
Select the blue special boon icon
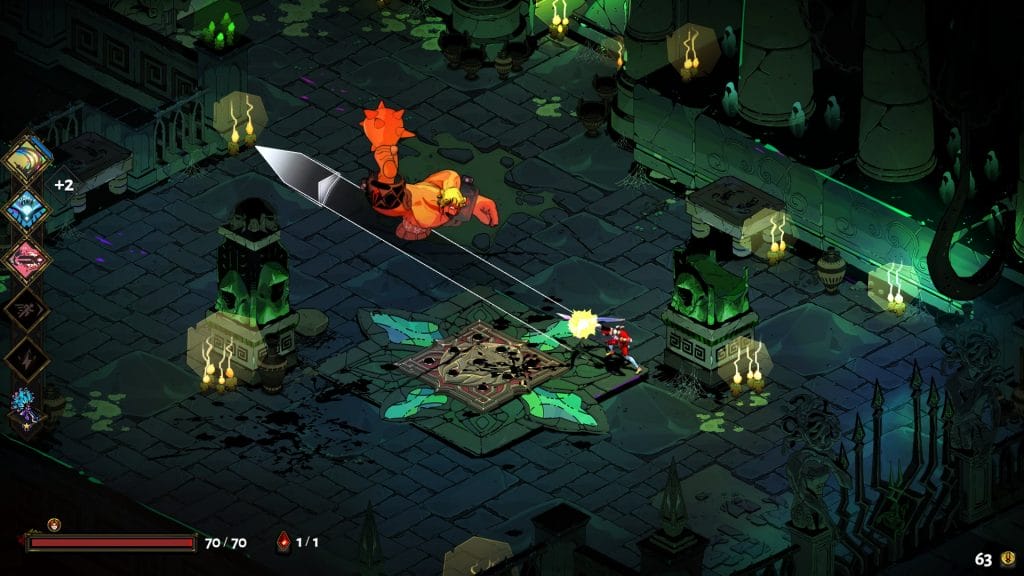tap(27, 210)
